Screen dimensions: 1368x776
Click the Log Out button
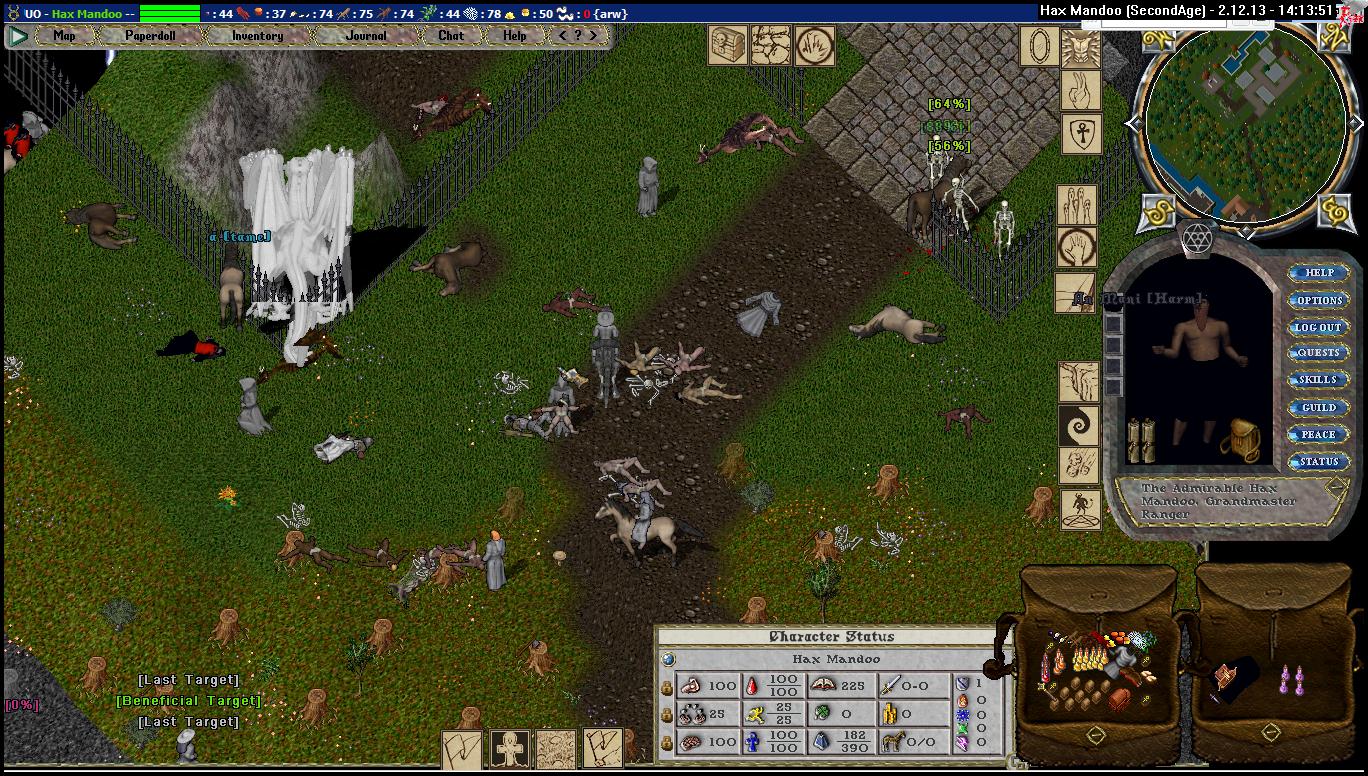[1318, 327]
